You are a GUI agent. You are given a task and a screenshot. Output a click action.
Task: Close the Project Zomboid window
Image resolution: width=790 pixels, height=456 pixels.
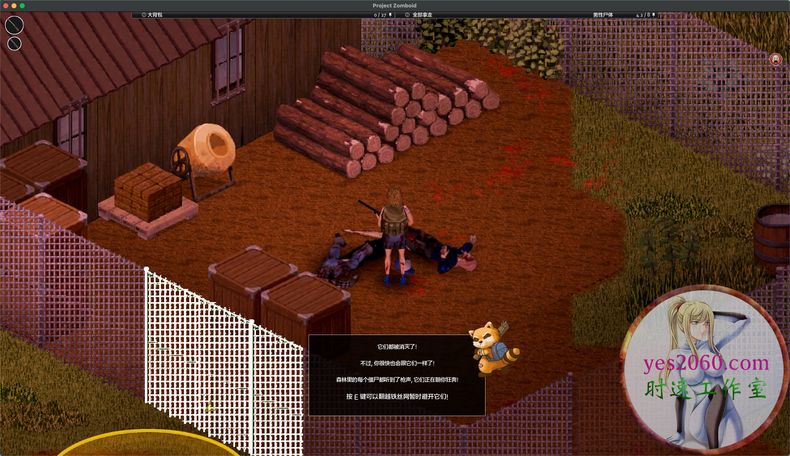pyautogui.click(x=5, y=5)
